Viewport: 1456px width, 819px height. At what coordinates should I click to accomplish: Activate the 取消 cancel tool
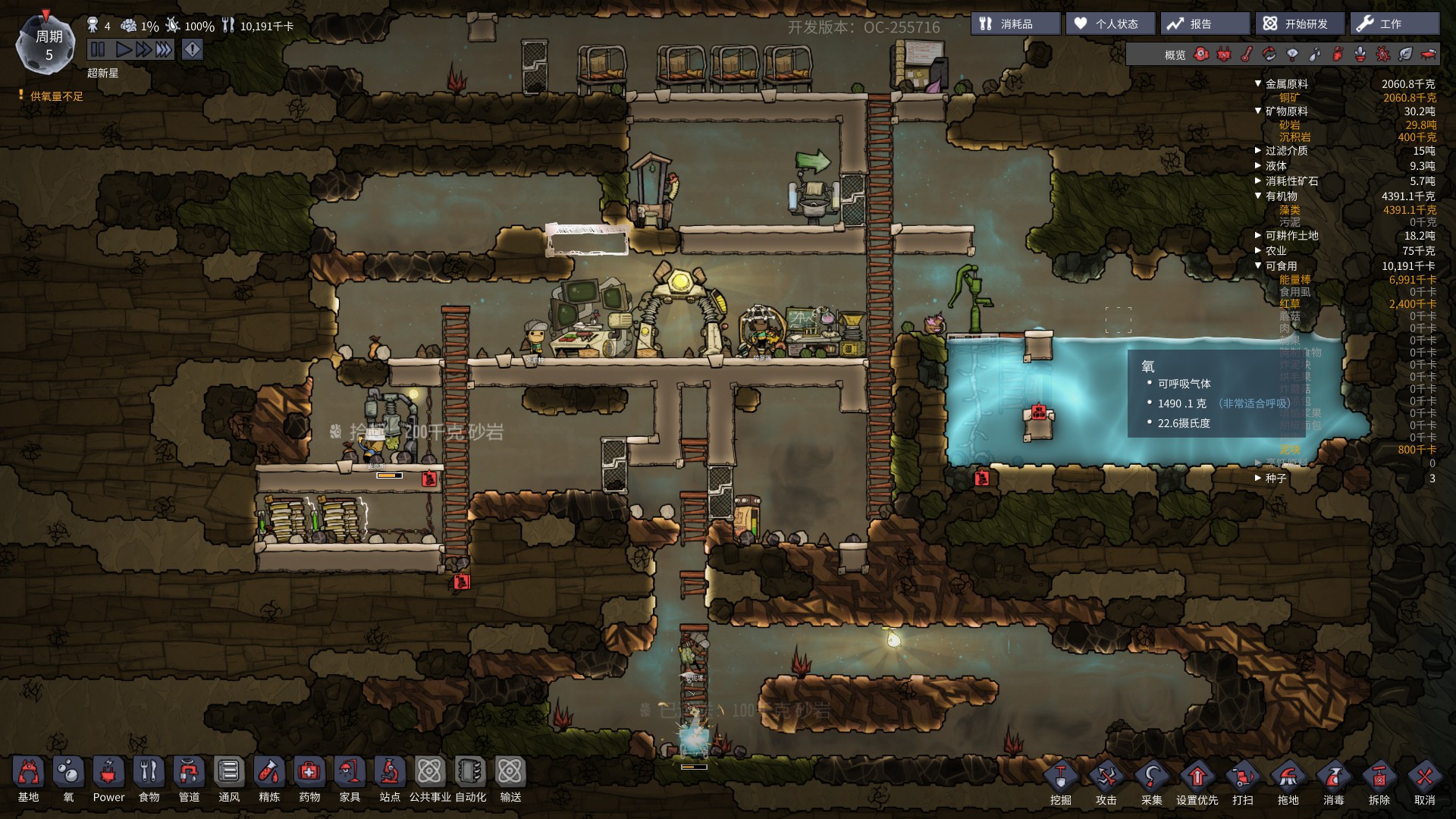[x=1424, y=783]
